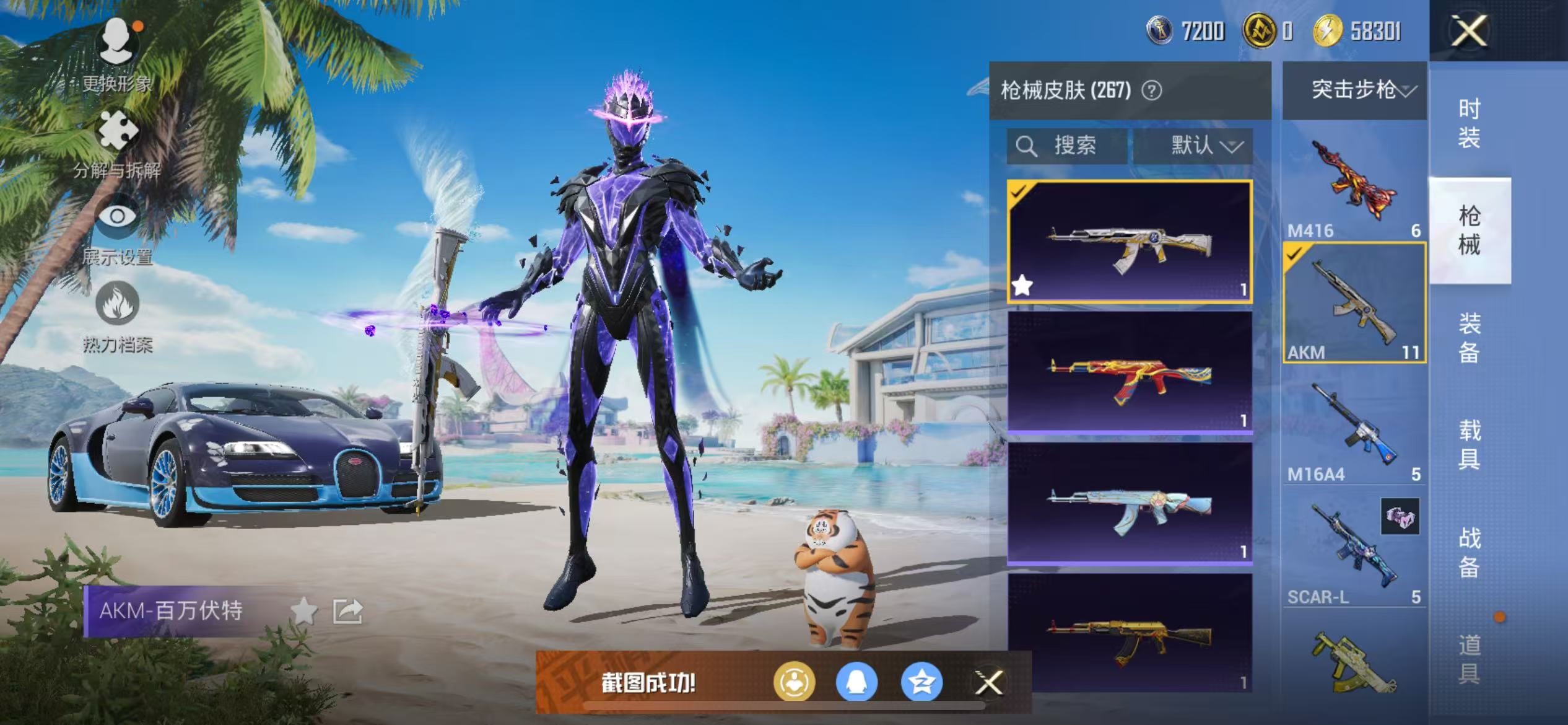1568x725 pixels.
Task: Click the share arrow beside AKM-百万伏特
Action: (x=347, y=611)
